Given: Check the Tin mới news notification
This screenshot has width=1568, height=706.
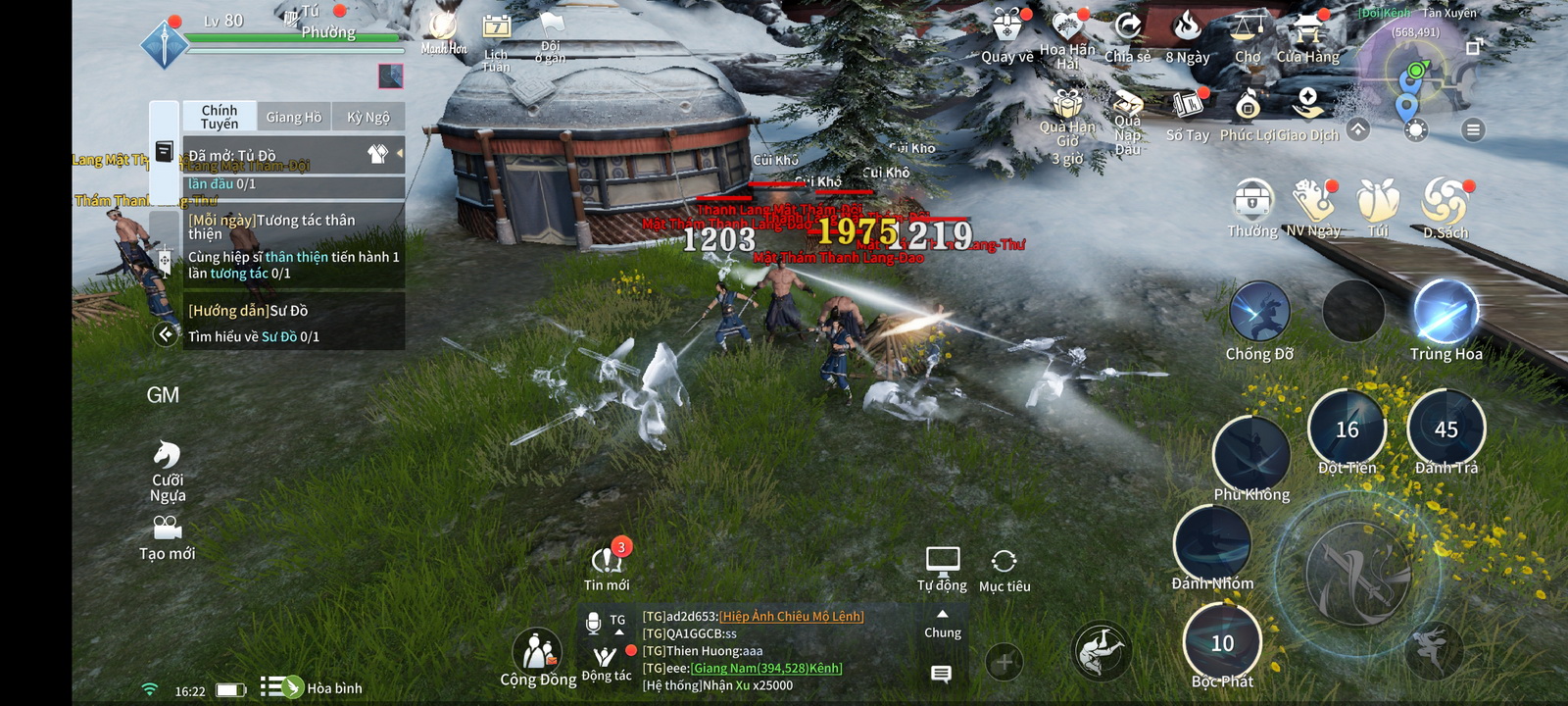Looking at the screenshot, I should [608, 560].
